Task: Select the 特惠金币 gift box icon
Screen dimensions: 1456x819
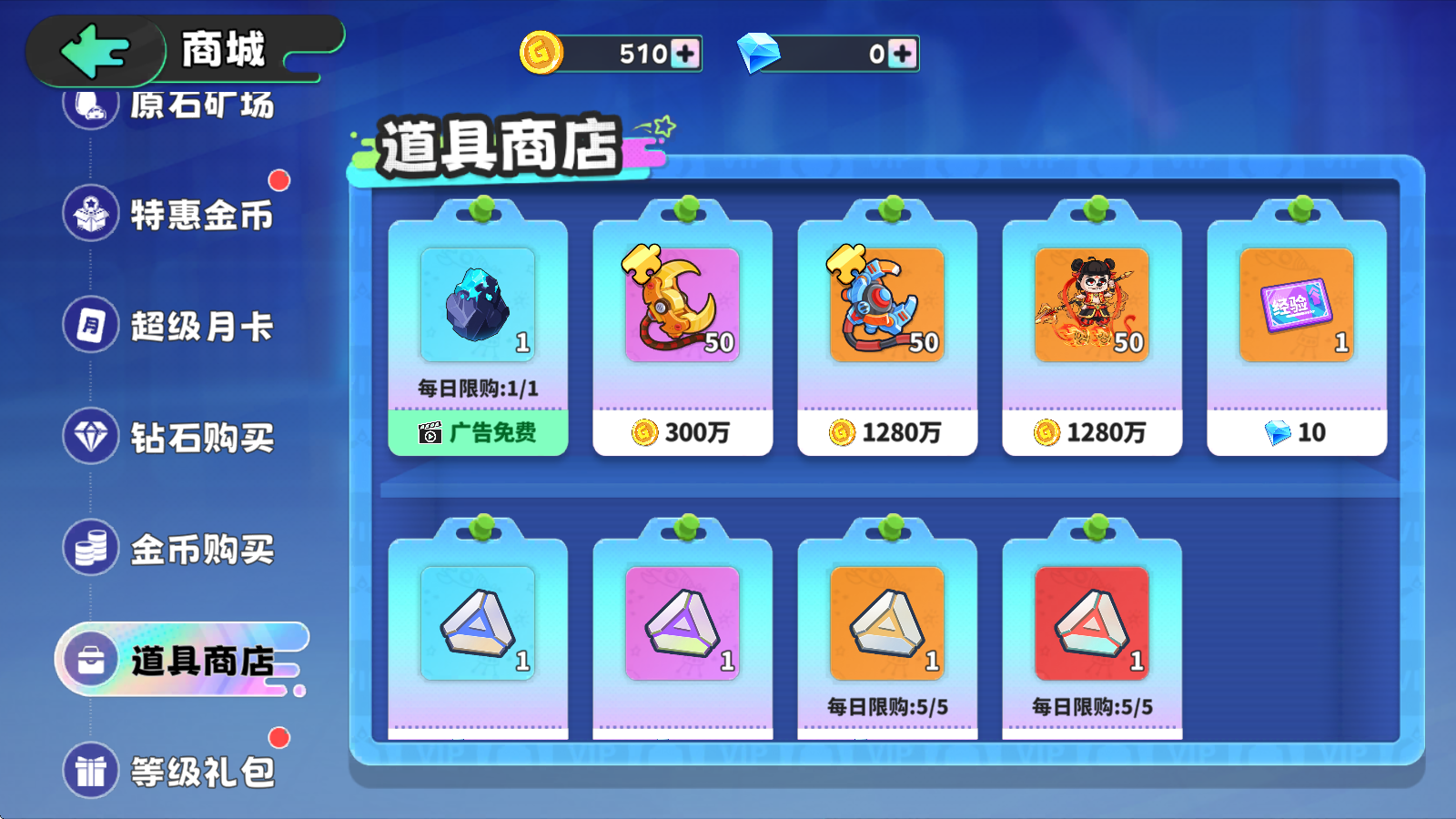Action: [90, 214]
